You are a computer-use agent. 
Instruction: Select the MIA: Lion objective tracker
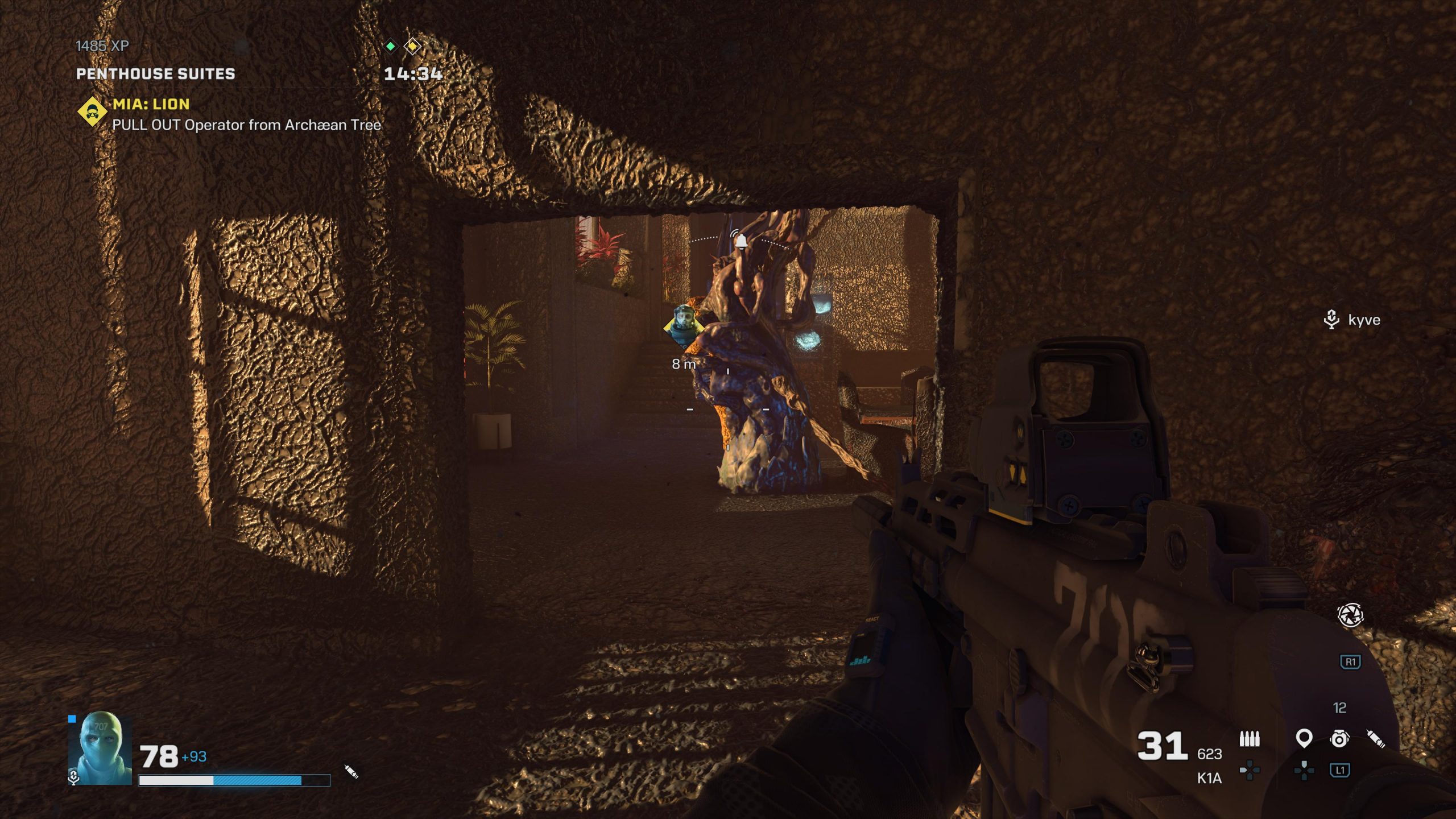151,105
